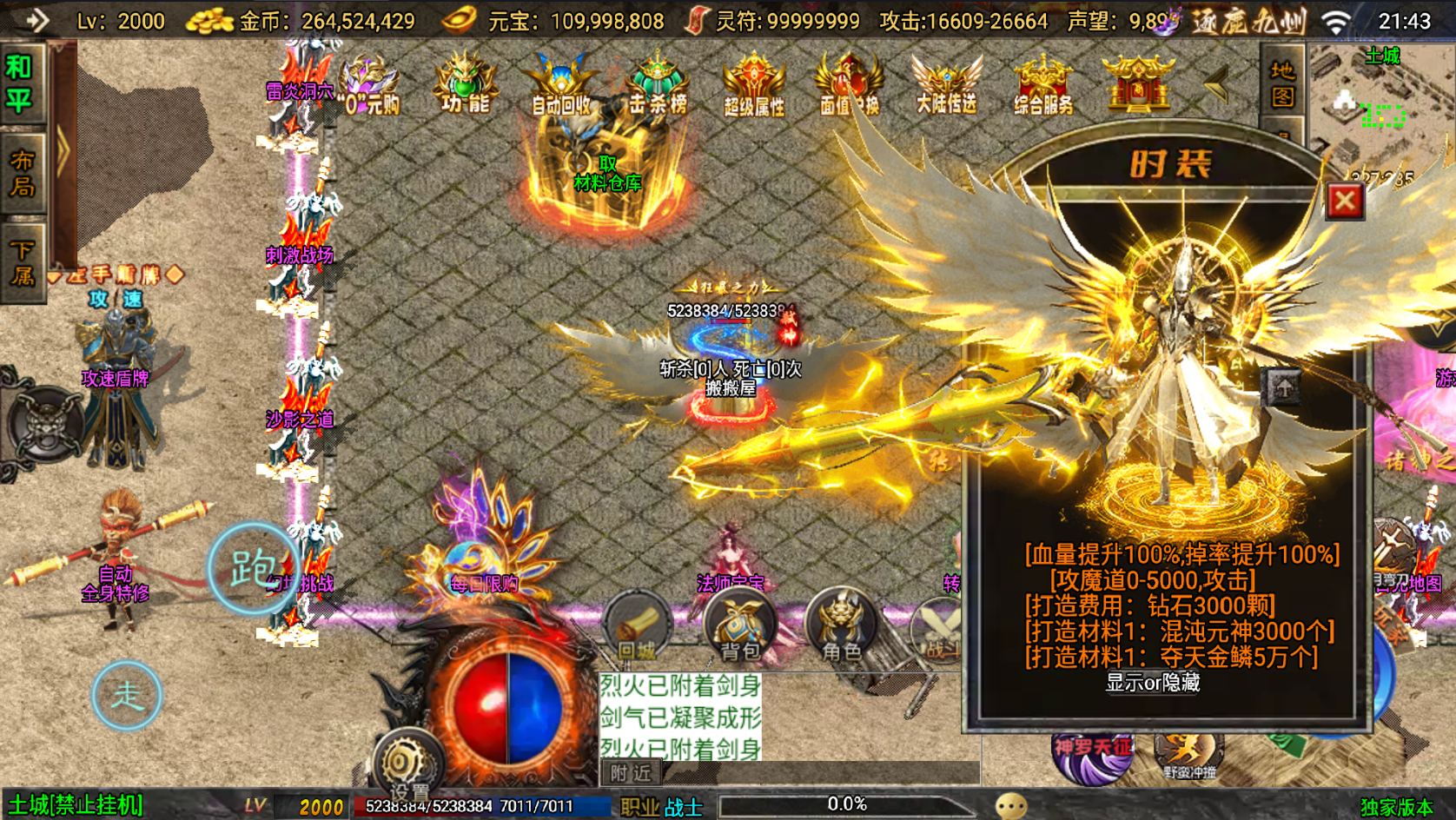Open the 每日限购 daily purchase shop
The width and height of the screenshot is (1456, 820).
click(x=483, y=584)
